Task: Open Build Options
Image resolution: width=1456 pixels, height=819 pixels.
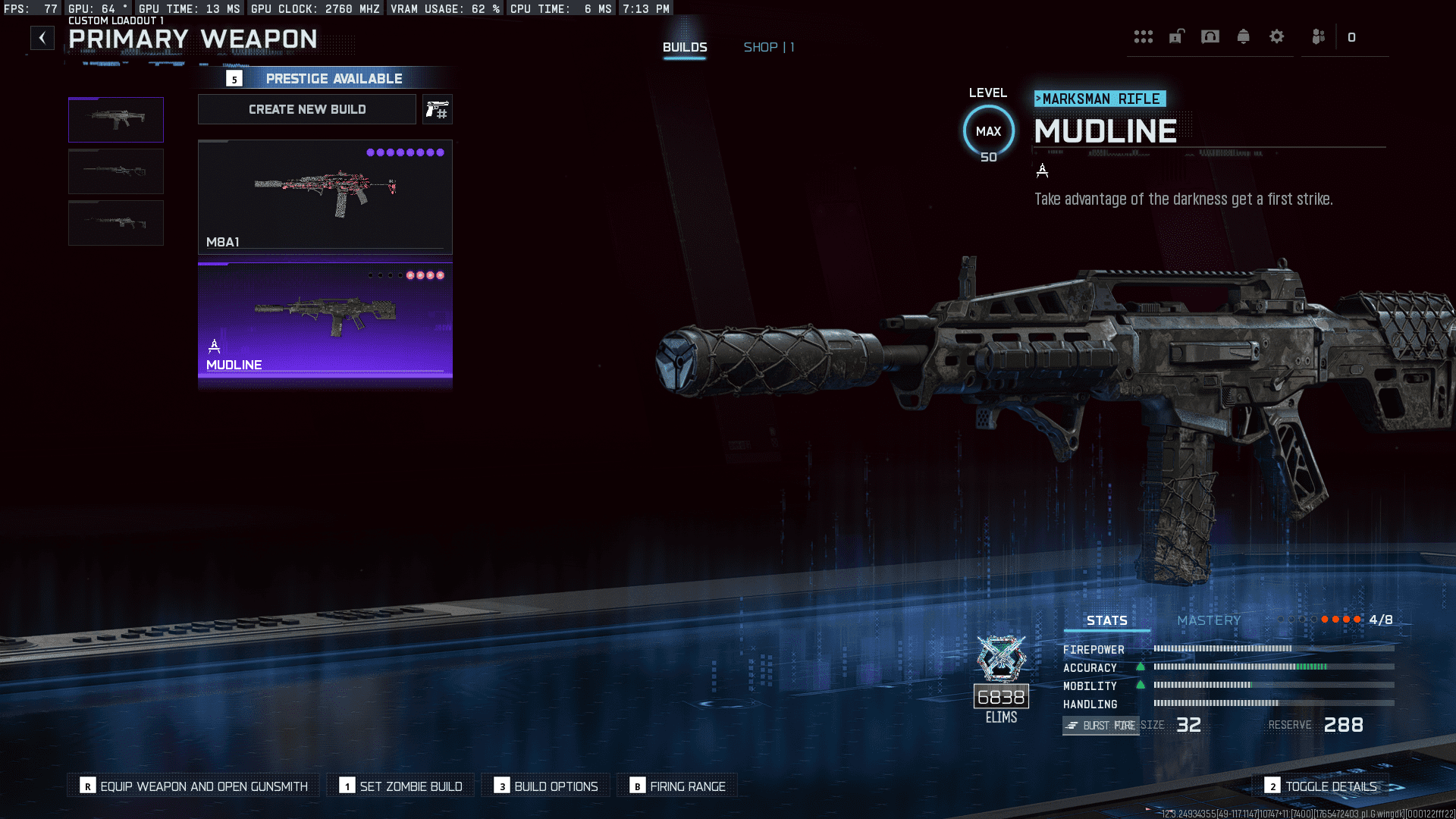Action: pos(546,786)
